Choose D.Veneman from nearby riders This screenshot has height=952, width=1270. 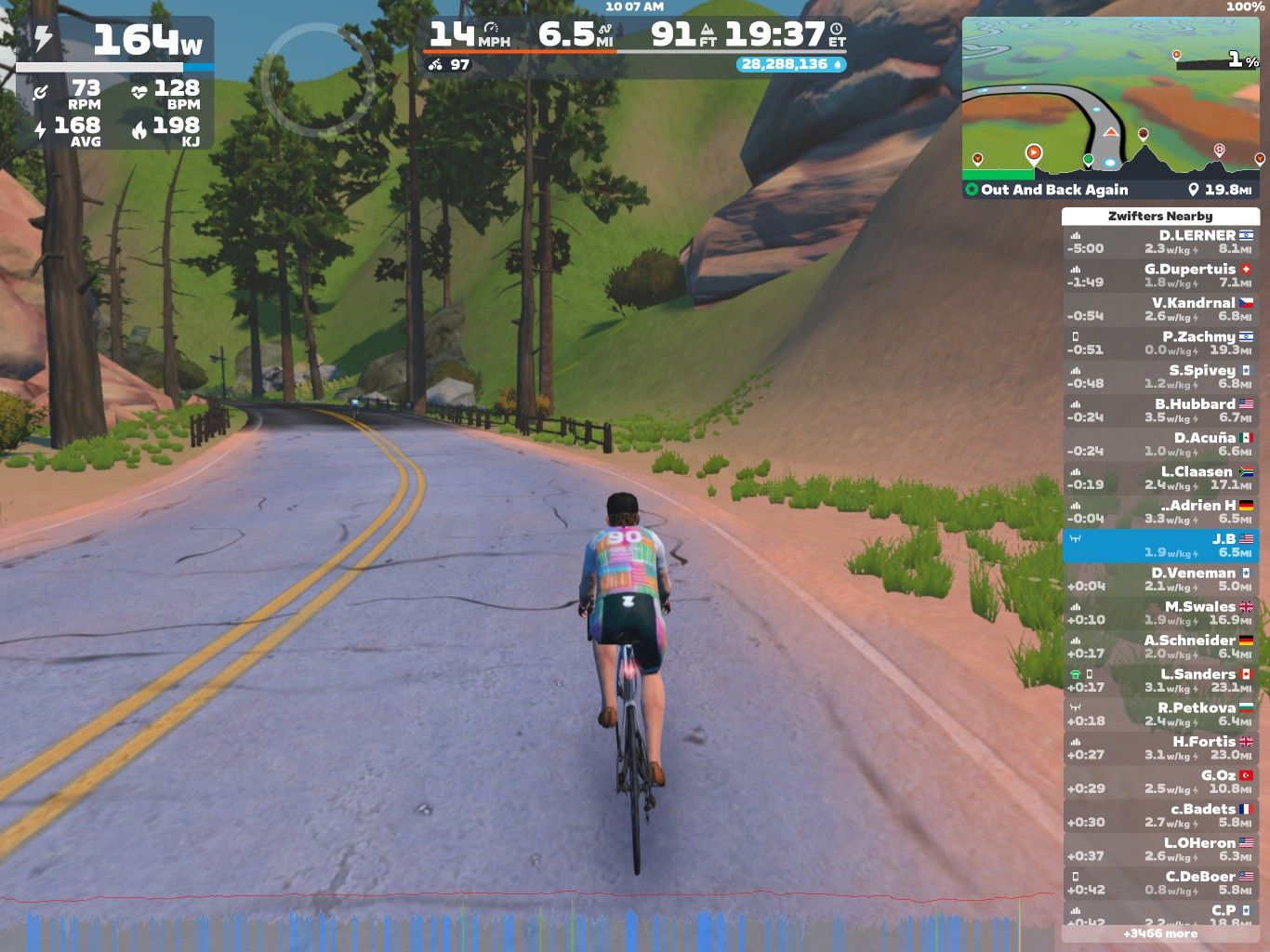(1159, 579)
